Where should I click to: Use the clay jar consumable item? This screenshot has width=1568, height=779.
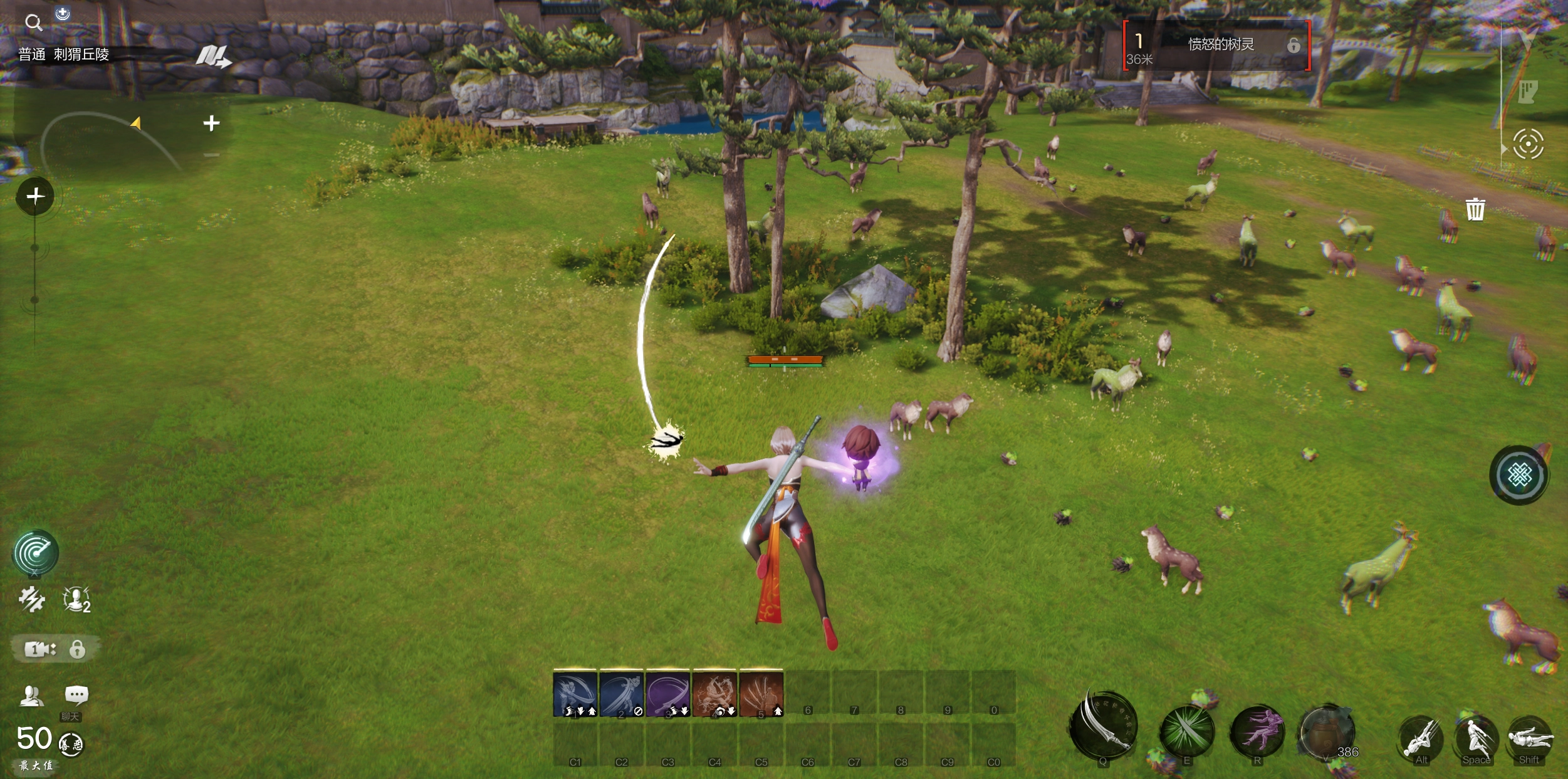(1326, 731)
